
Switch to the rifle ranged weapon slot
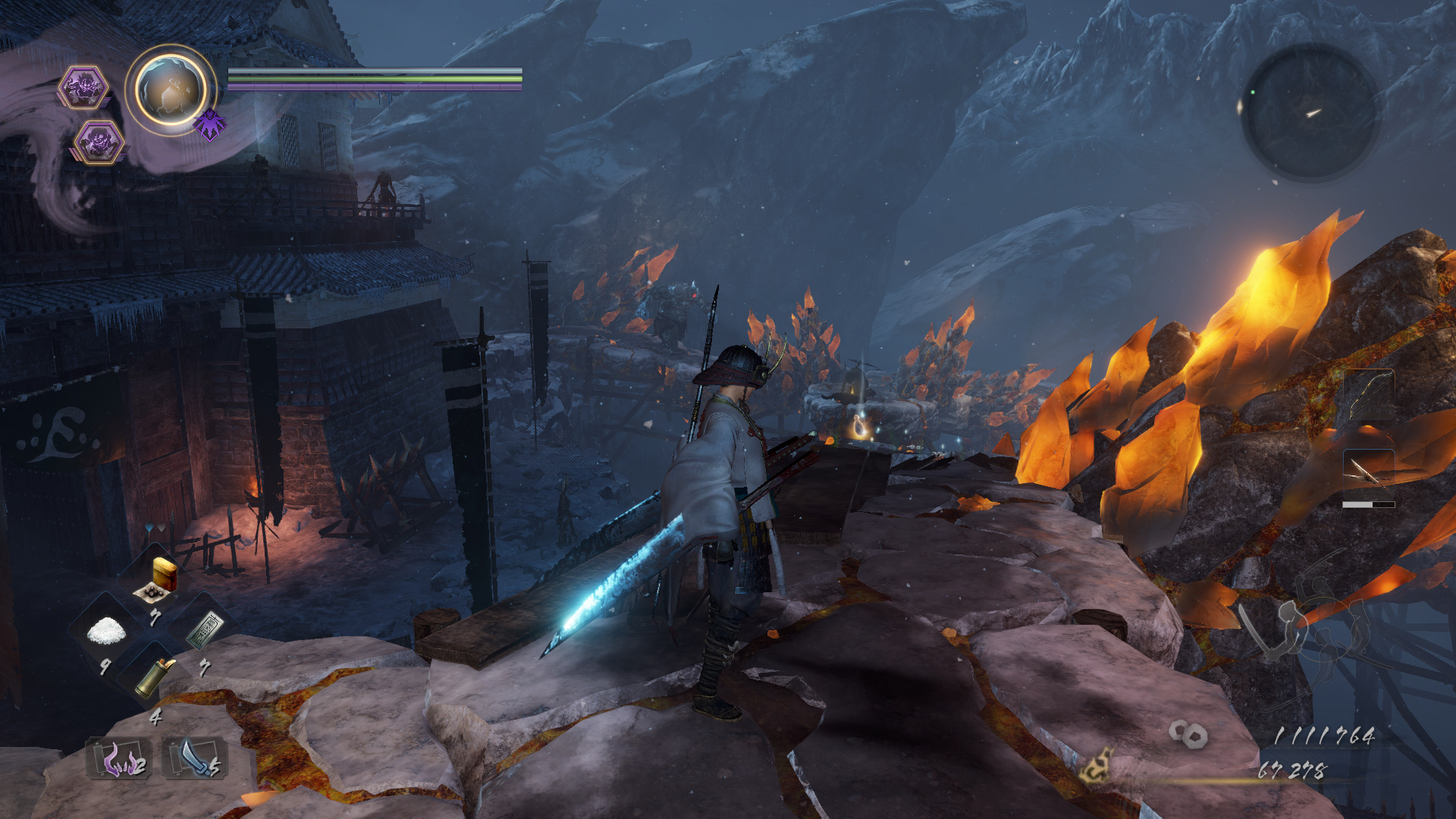[1369, 474]
